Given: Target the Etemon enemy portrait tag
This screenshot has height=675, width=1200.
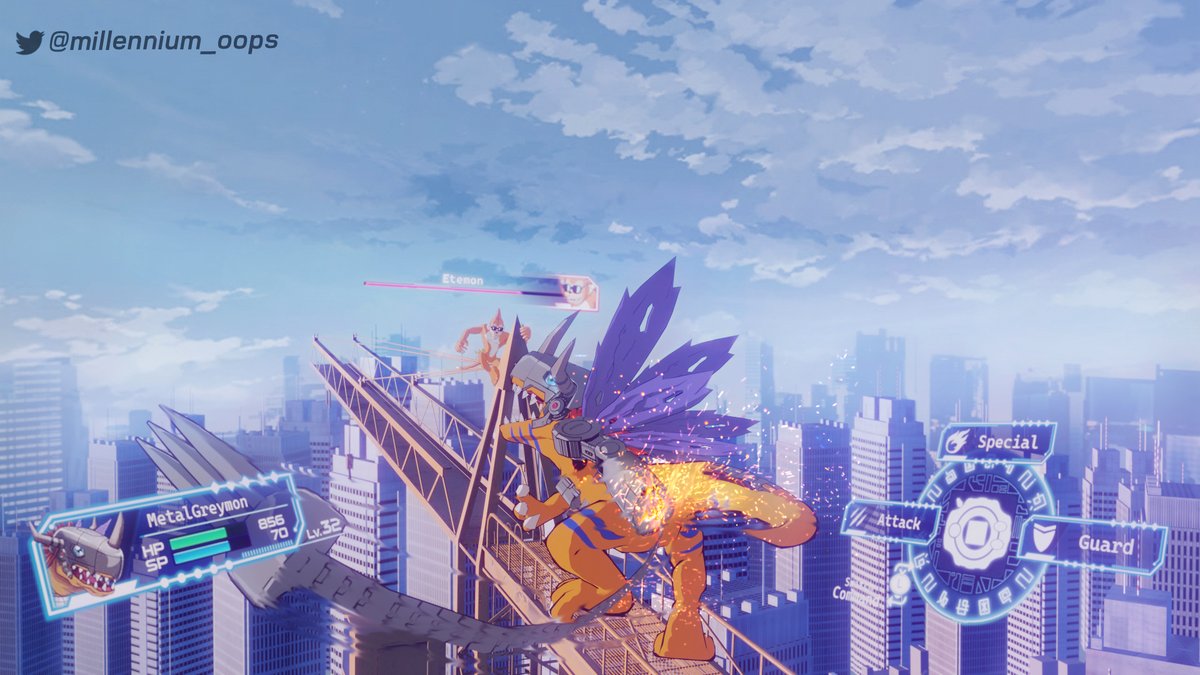Looking at the screenshot, I should click(576, 291).
